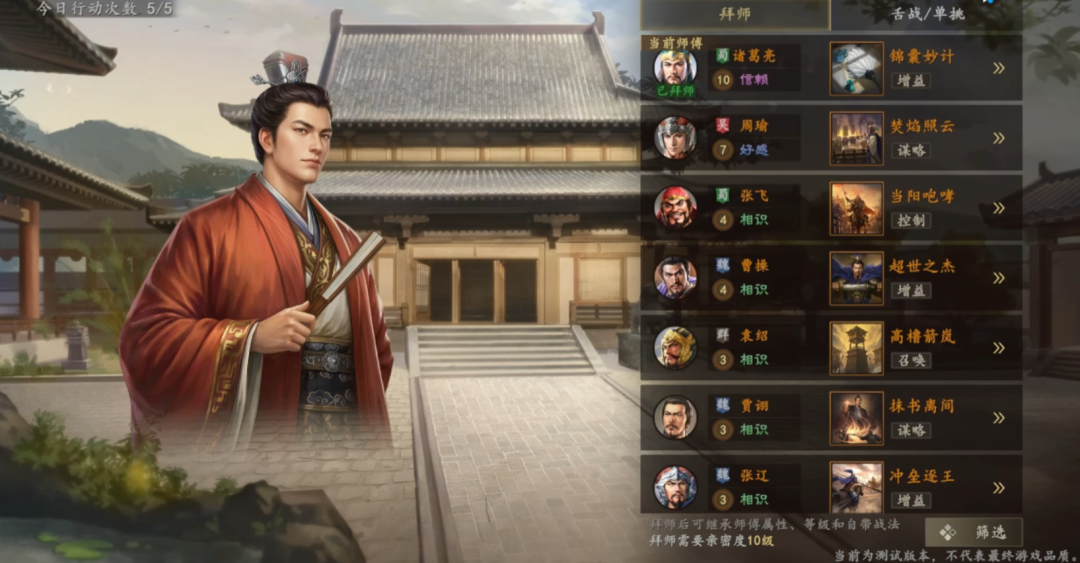View the 锦囊妙计 skill icon
Image resolution: width=1080 pixels, height=563 pixels.
856,68
